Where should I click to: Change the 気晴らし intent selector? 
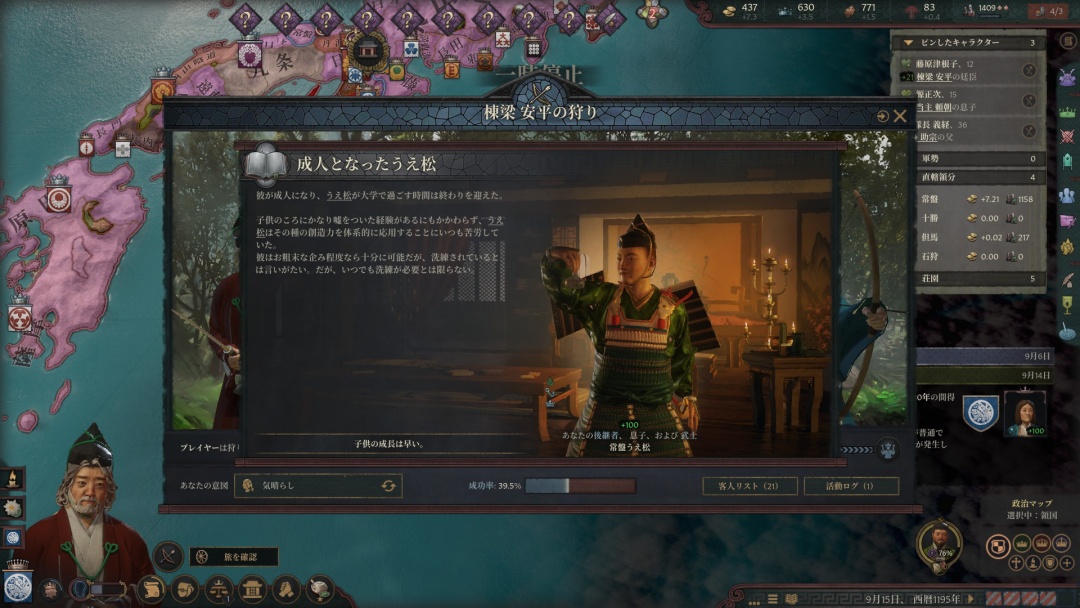pos(388,486)
